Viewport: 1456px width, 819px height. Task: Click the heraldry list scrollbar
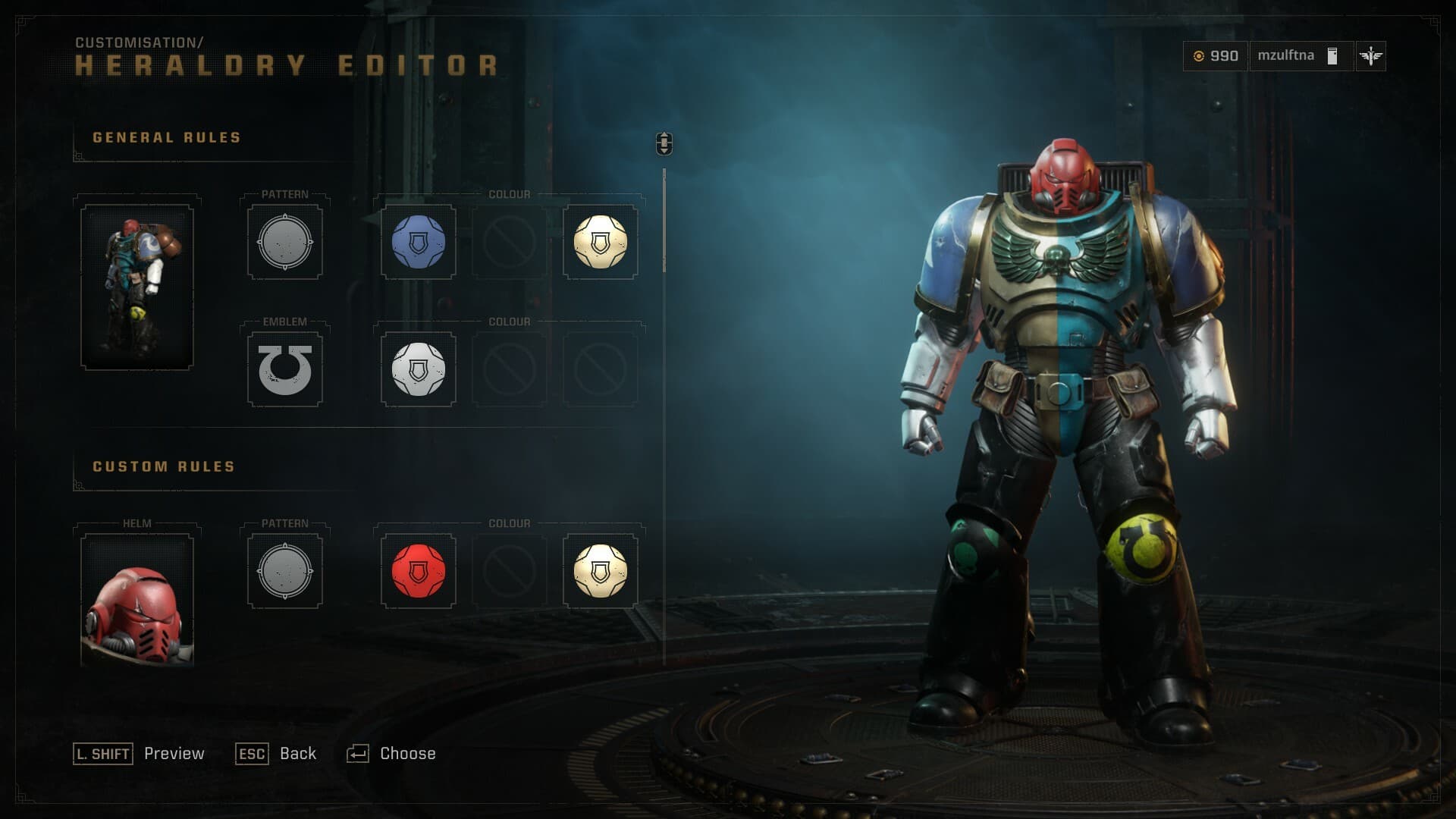click(664, 220)
